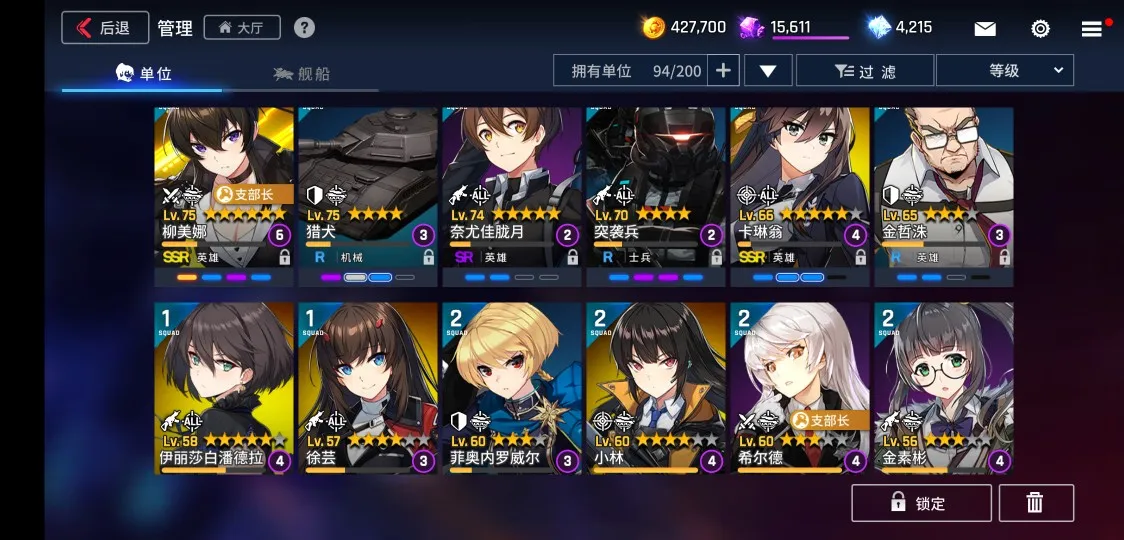The width and height of the screenshot is (1124, 540).
Task: Open the 等级 sort dropdown
Action: pos(1004,71)
